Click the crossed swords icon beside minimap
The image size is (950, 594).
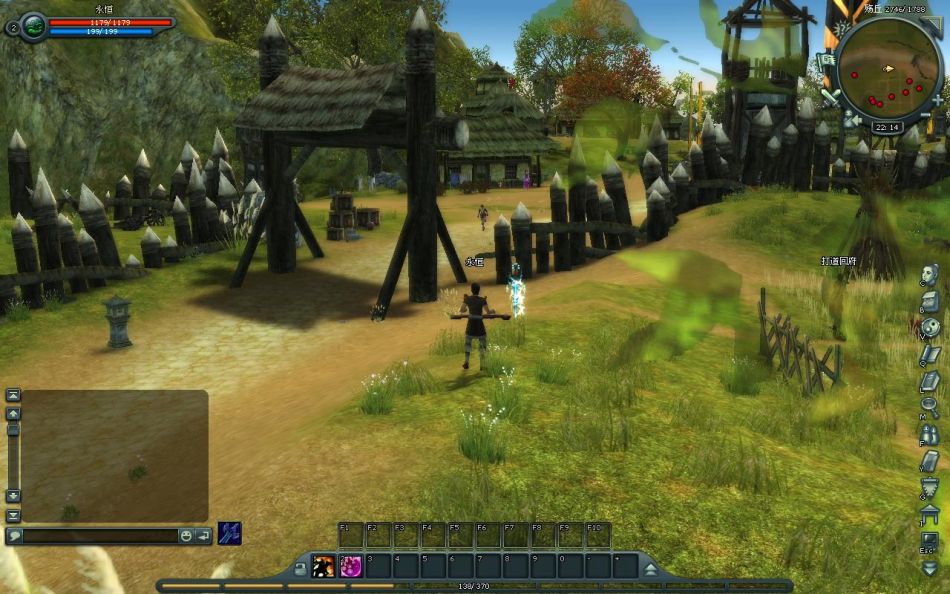[830, 97]
